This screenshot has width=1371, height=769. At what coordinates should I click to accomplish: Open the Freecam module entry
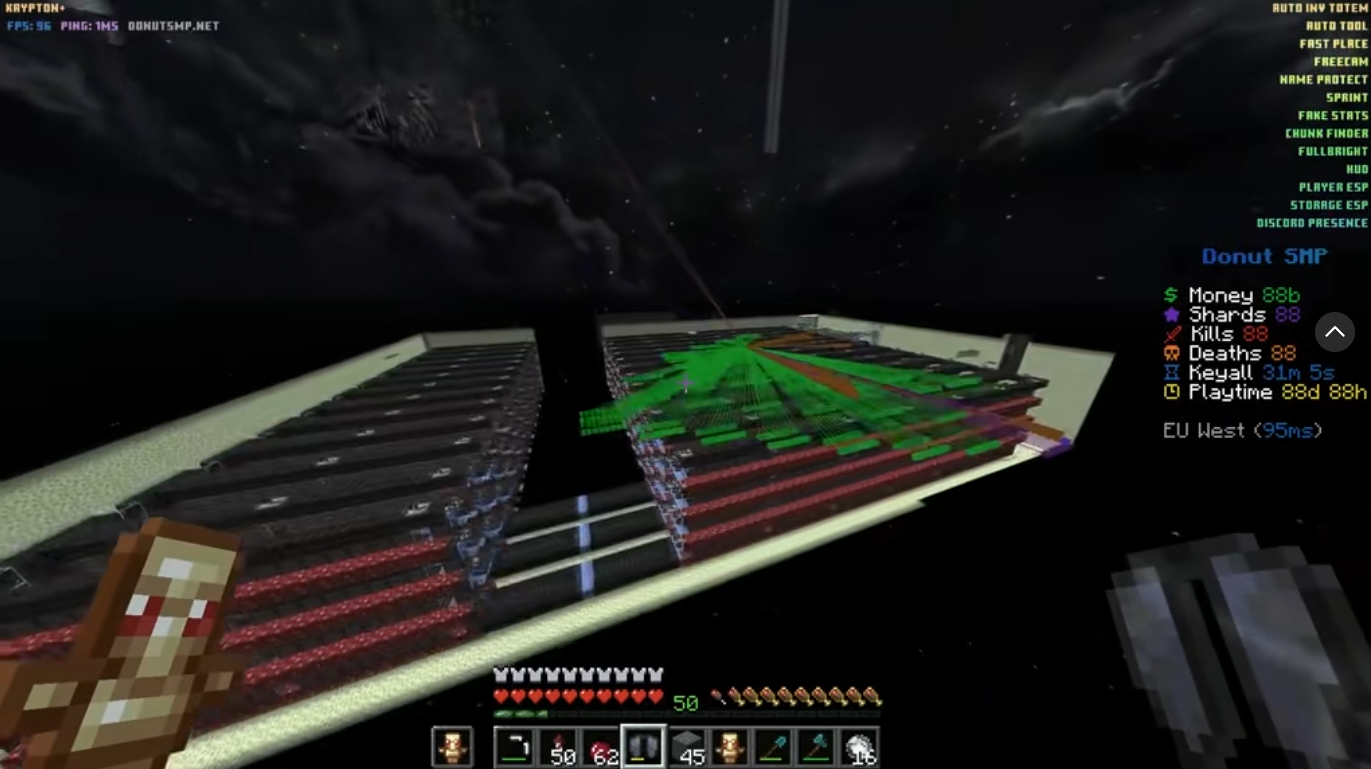tap(1341, 60)
